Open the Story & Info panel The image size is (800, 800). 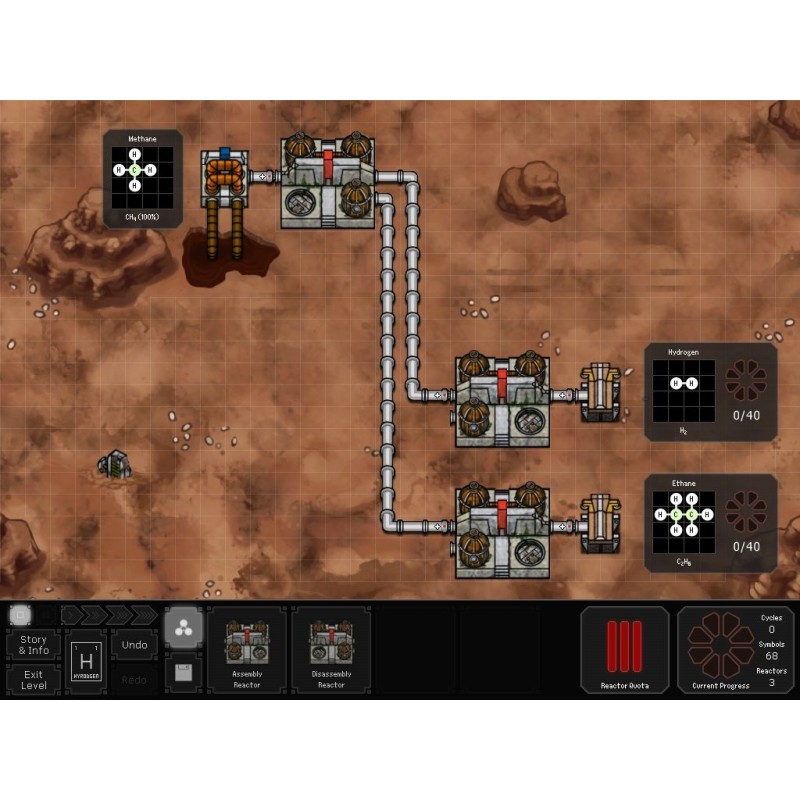coord(33,645)
